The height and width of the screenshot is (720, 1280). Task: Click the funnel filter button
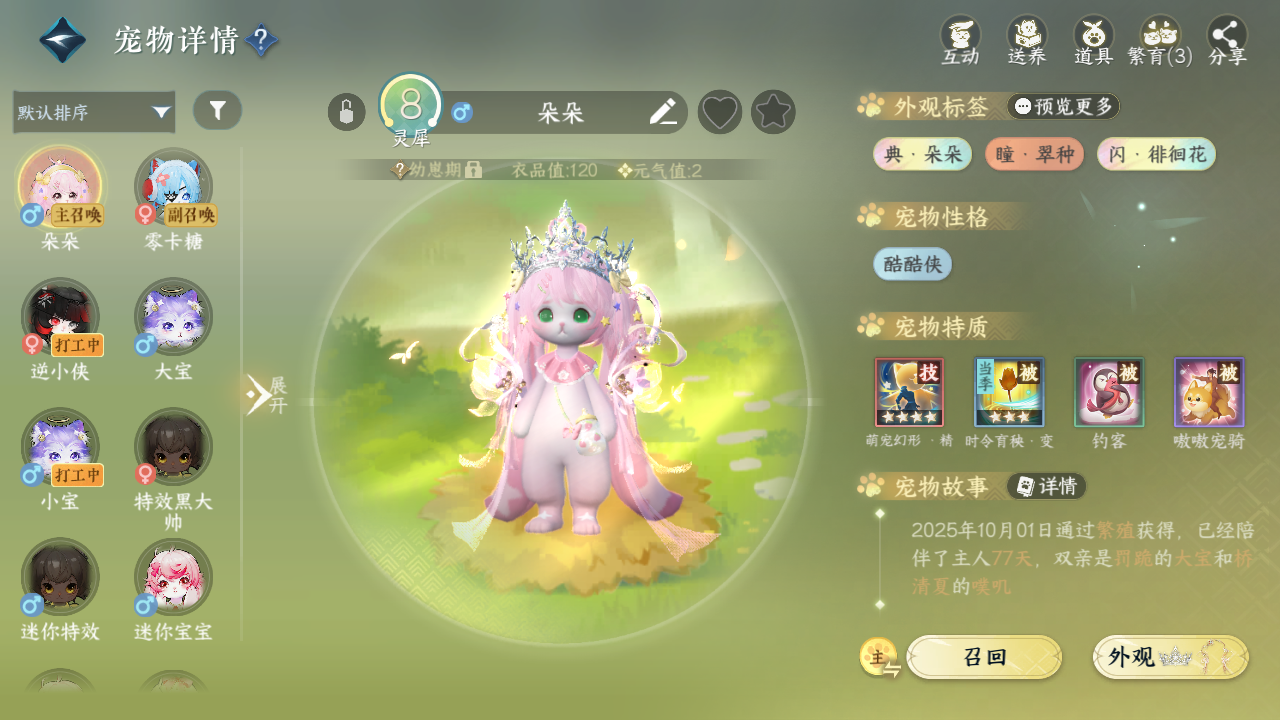pos(217,110)
